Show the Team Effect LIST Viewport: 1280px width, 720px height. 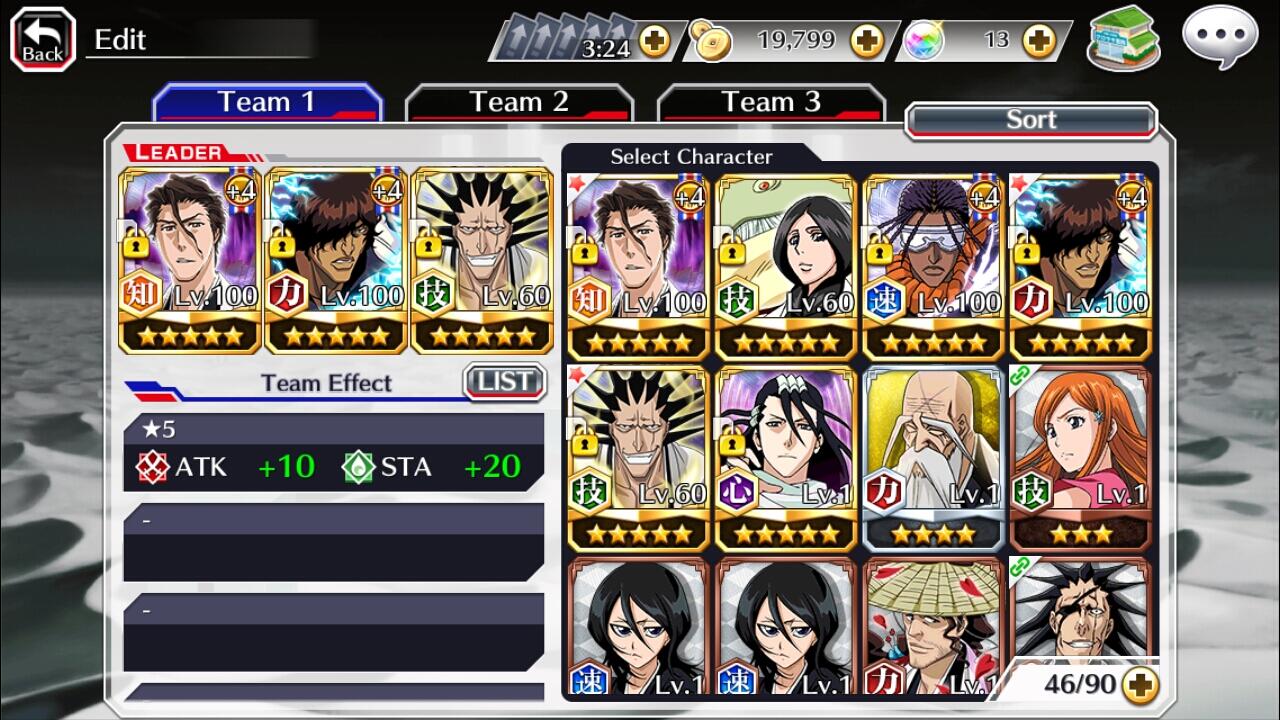505,382
